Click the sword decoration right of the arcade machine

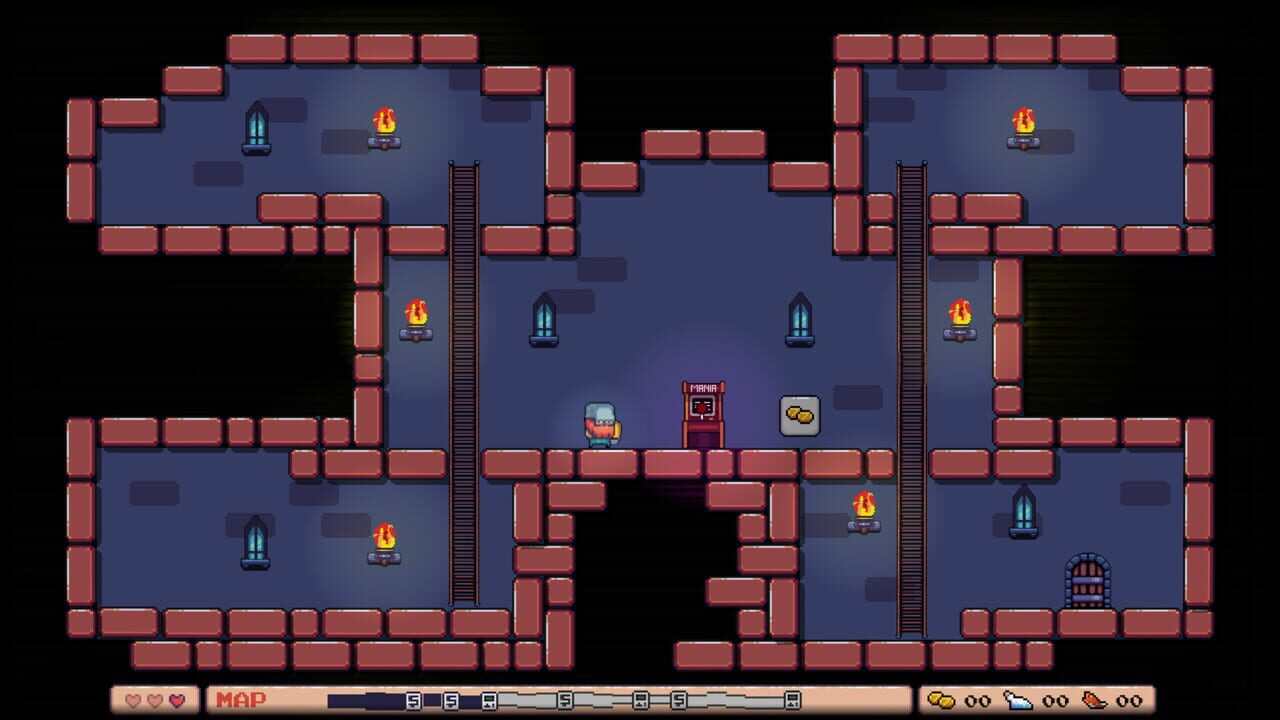(800, 318)
